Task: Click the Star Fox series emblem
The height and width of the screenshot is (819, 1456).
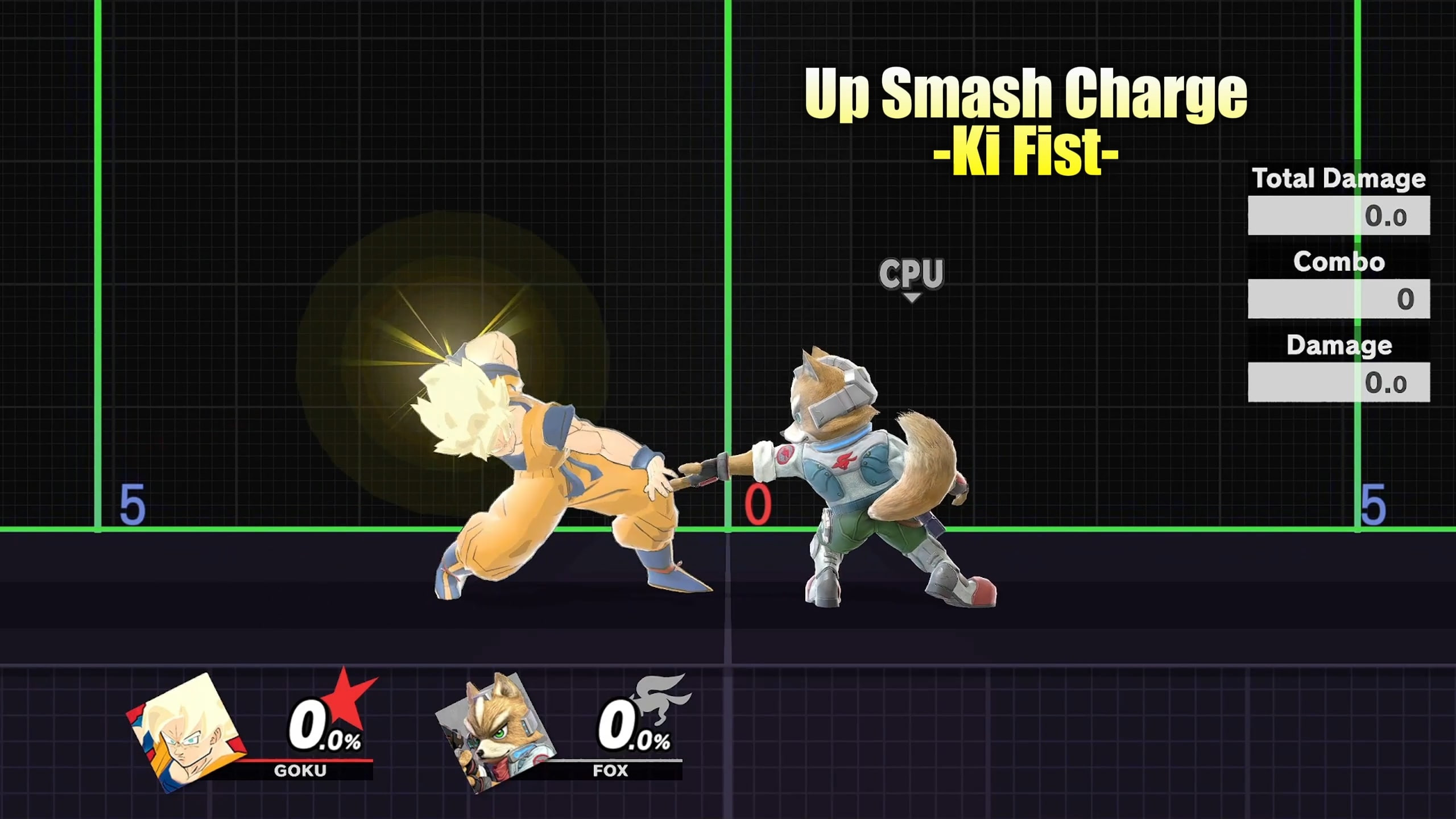Action: tap(660, 697)
